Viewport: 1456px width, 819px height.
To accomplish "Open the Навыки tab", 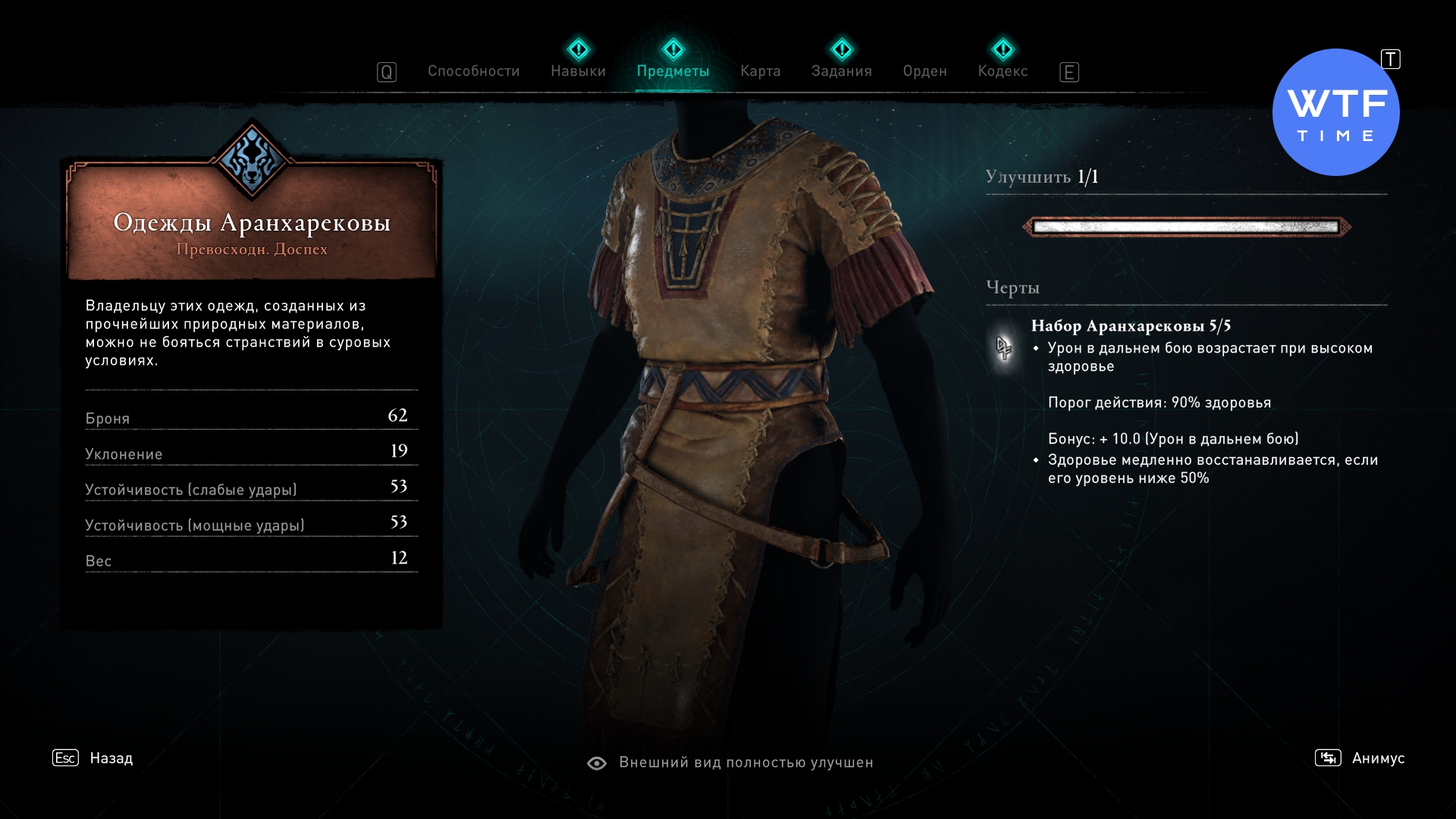I will point(578,71).
